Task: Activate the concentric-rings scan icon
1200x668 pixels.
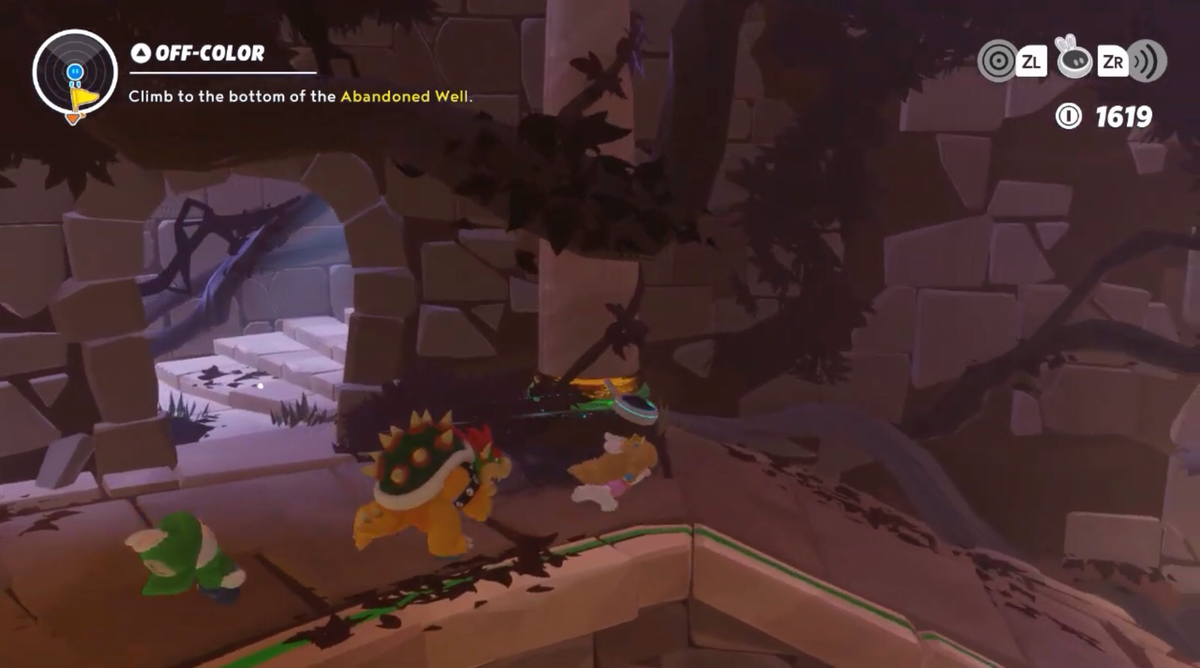Action: (x=997, y=60)
